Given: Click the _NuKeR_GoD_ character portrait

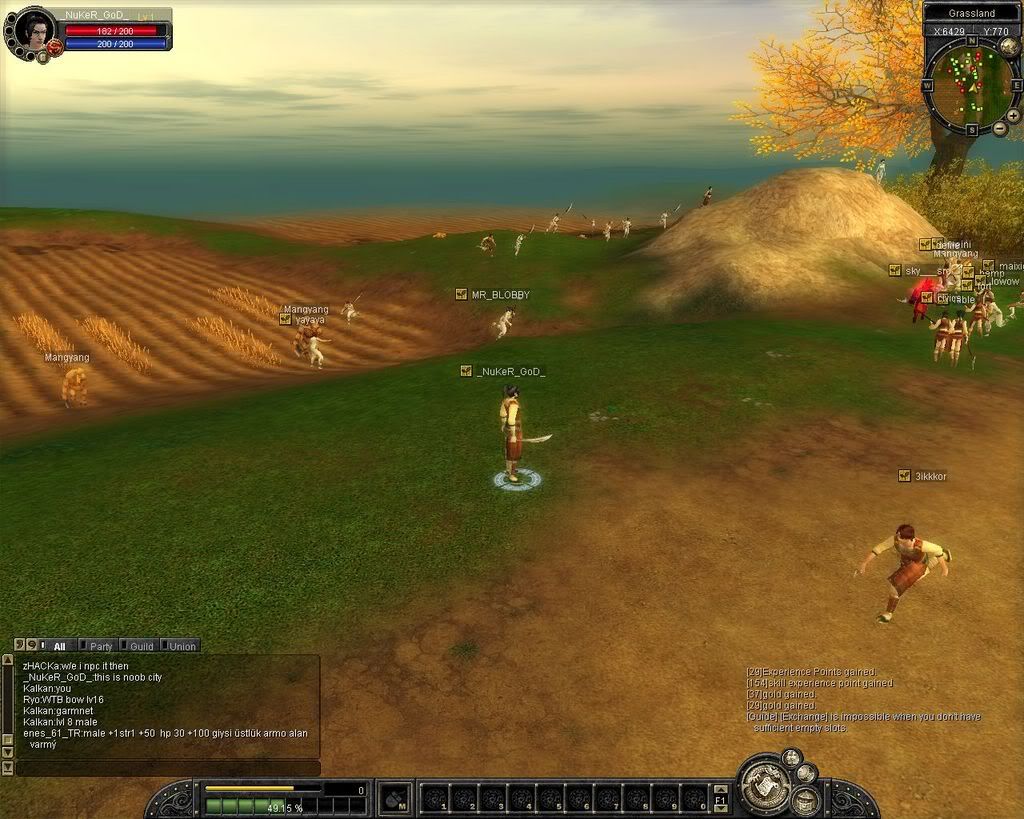Looking at the screenshot, I should pyautogui.click(x=34, y=31).
